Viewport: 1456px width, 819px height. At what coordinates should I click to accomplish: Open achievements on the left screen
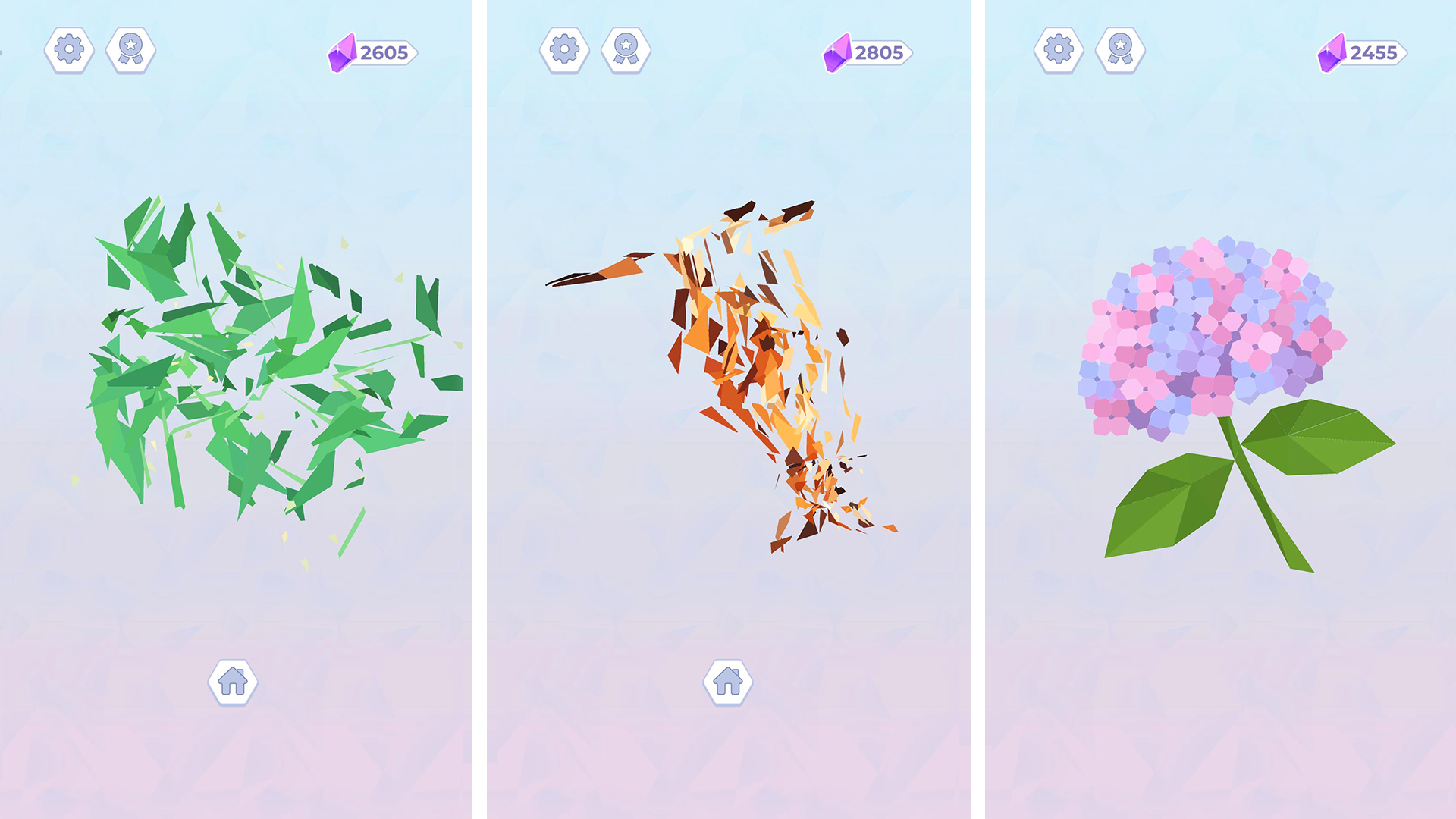(130, 50)
